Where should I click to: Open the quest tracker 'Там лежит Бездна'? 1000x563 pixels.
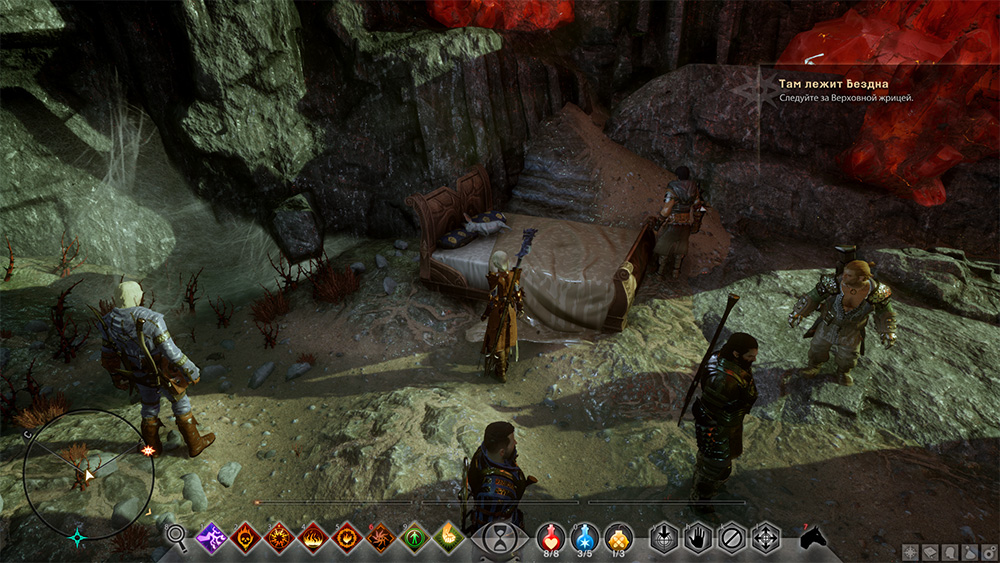point(834,84)
